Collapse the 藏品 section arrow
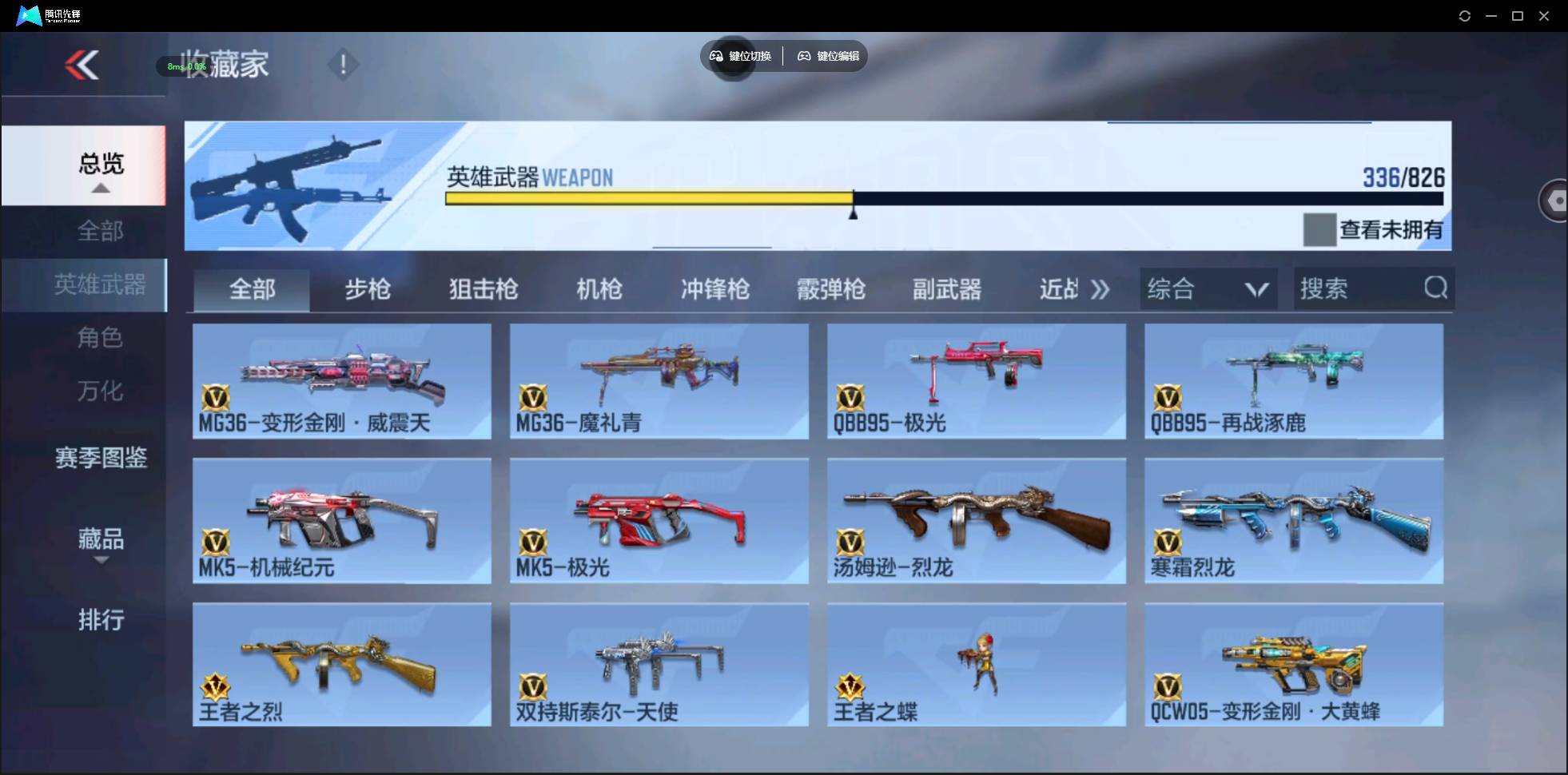The image size is (1568, 775). [100, 561]
